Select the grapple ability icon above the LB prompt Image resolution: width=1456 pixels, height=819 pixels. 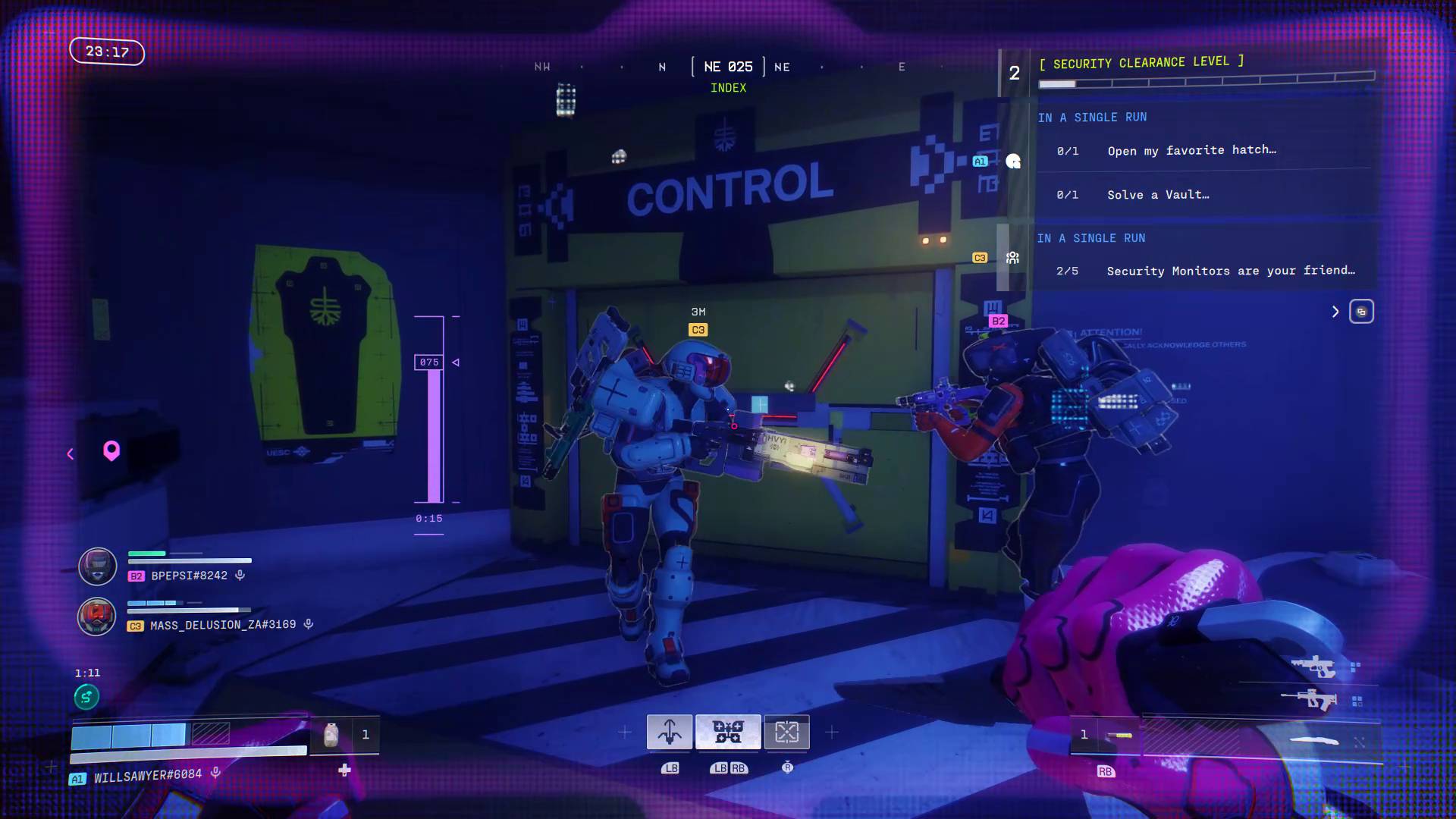pos(670,732)
